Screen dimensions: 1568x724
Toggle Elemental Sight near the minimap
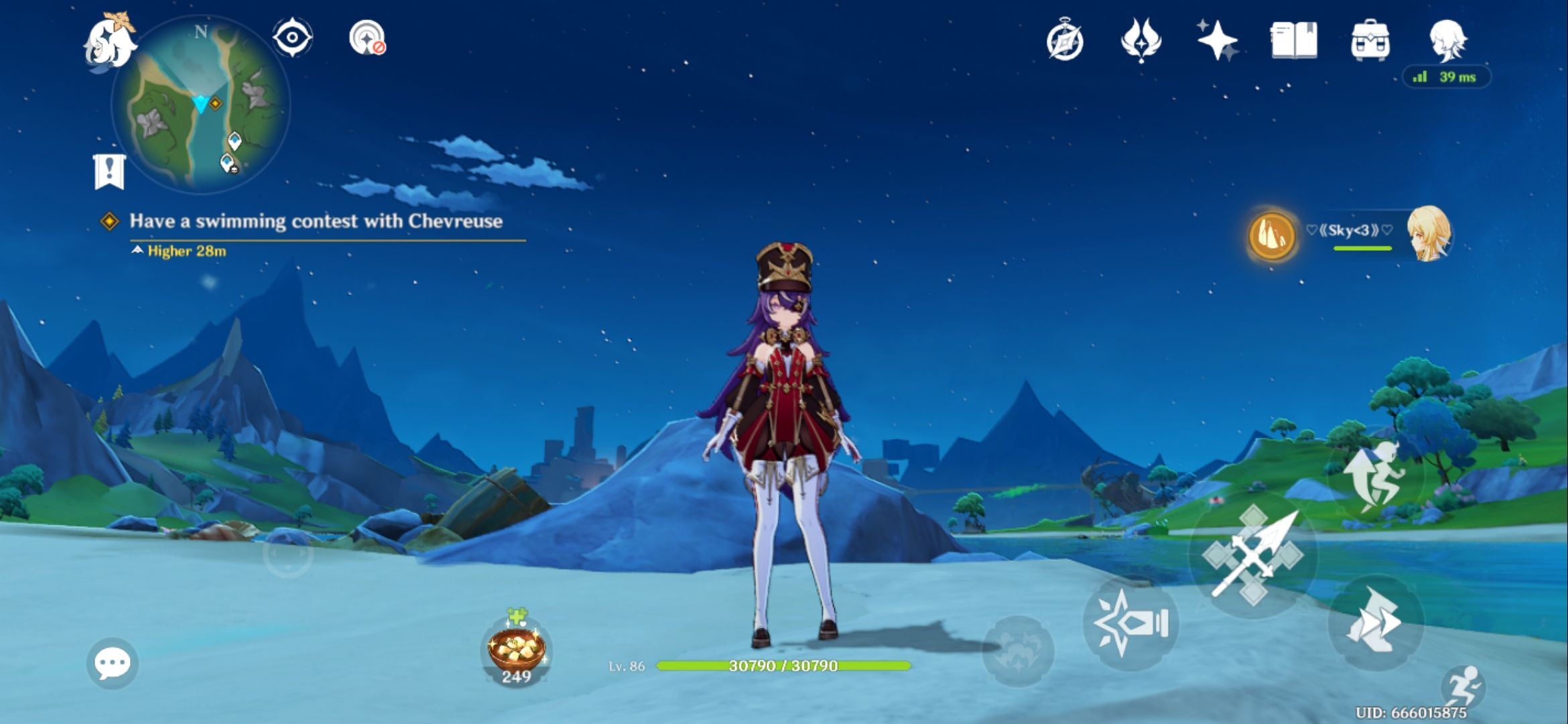[293, 38]
